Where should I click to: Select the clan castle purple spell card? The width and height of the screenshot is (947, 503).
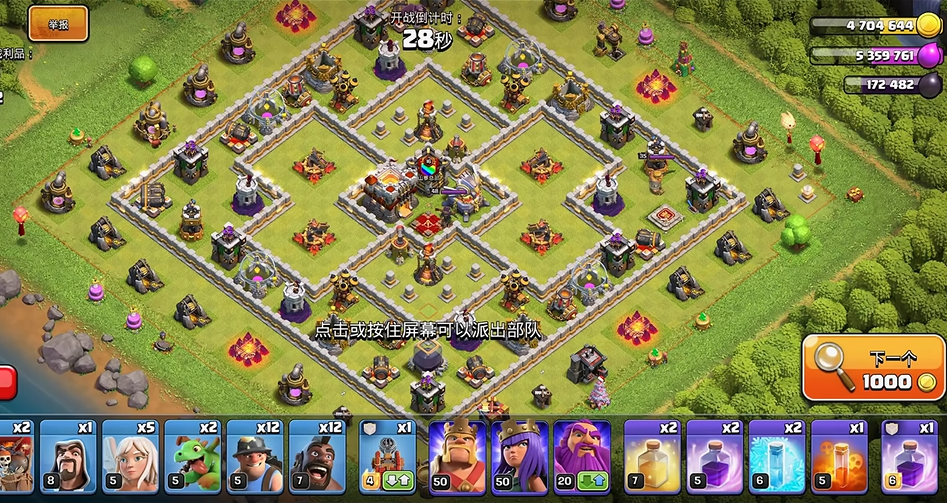point(908,458)
